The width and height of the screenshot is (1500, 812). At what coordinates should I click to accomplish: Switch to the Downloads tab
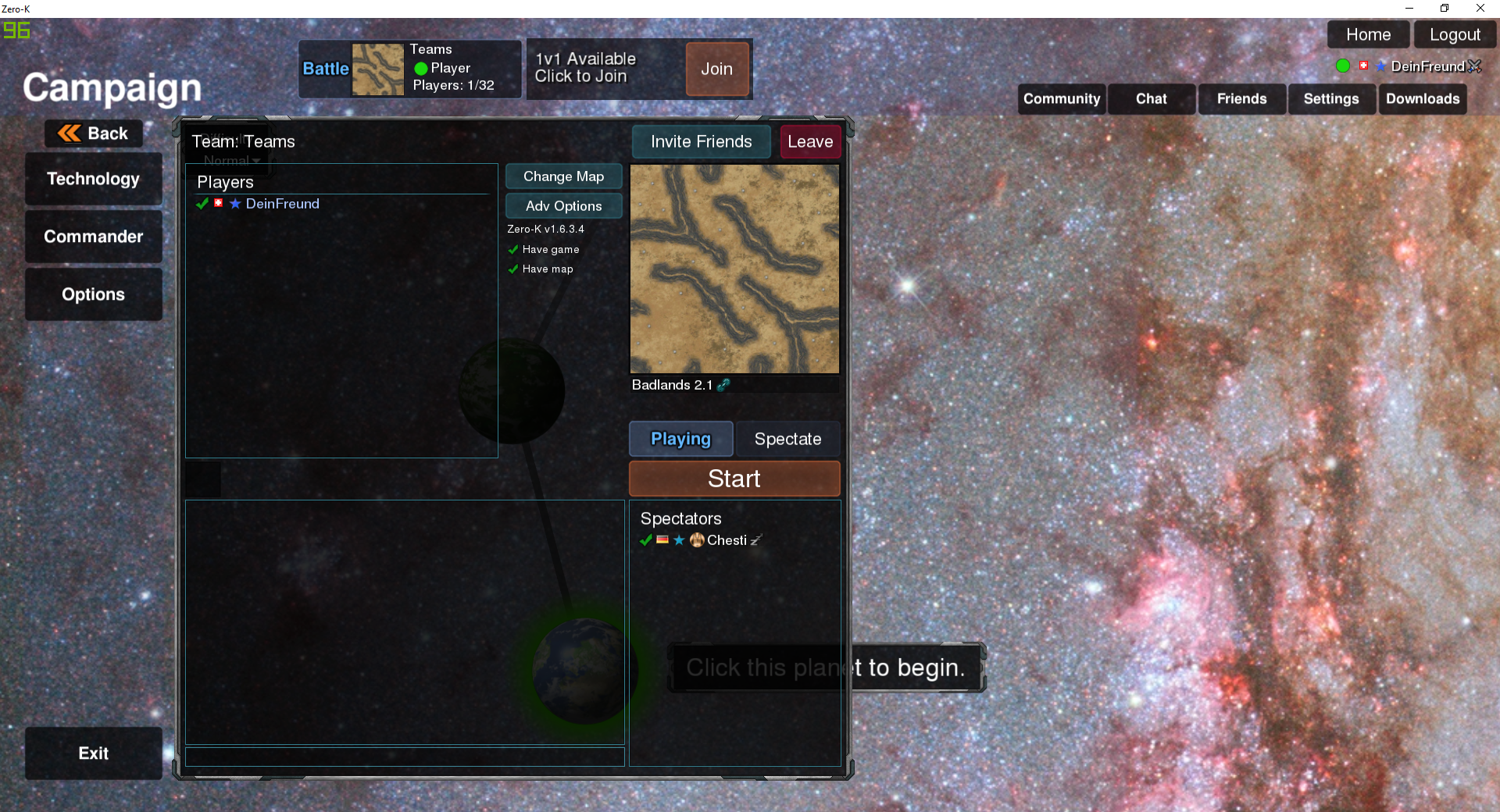click(x=1422, y=99)
